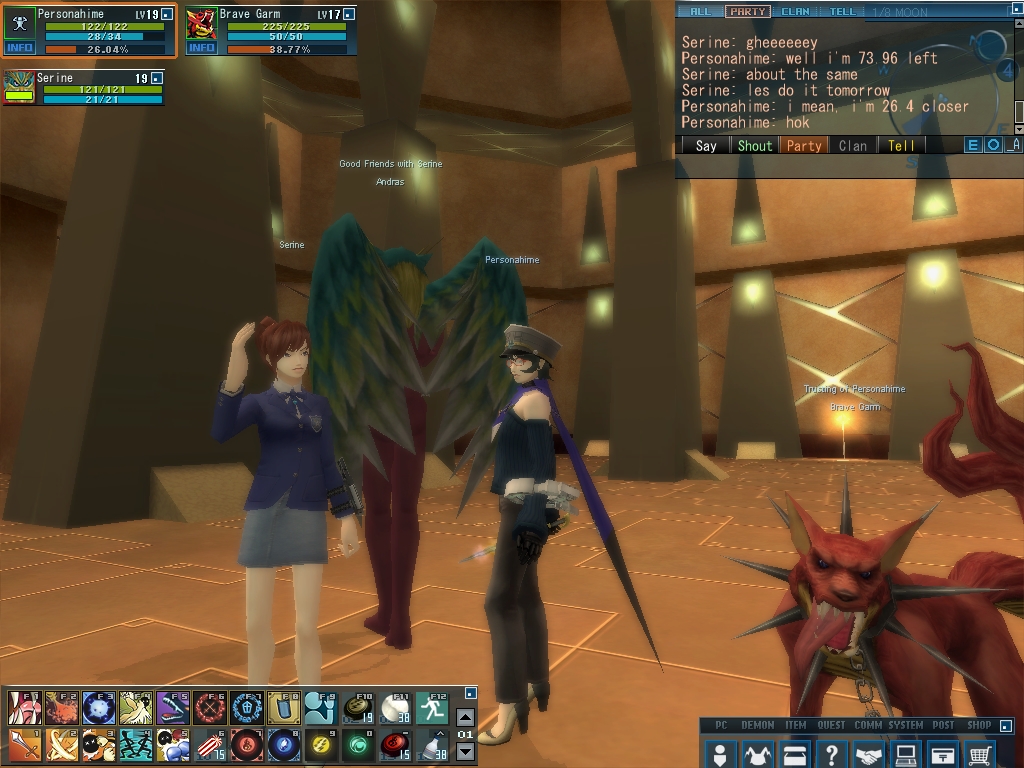Screen dimensions: 1024x768
Task: Open the Post mailbox icon
Action: coord(943,753)
